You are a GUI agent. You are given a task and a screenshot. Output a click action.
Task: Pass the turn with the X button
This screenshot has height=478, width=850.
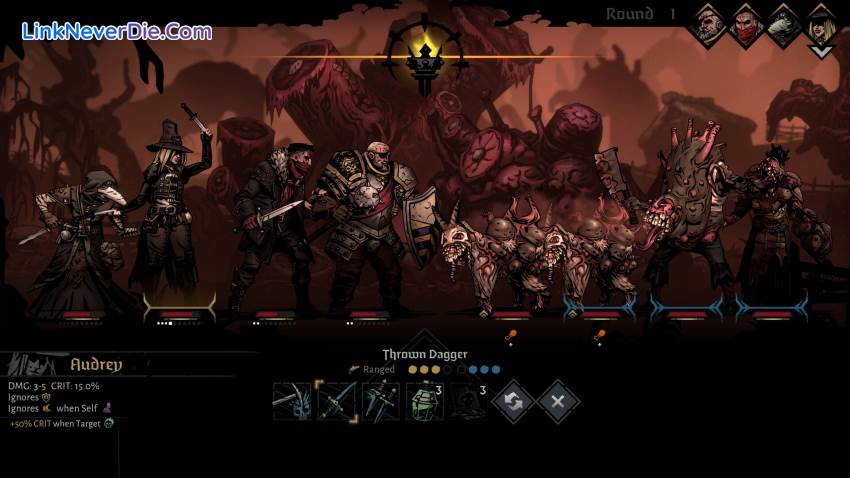coord(558,401)
